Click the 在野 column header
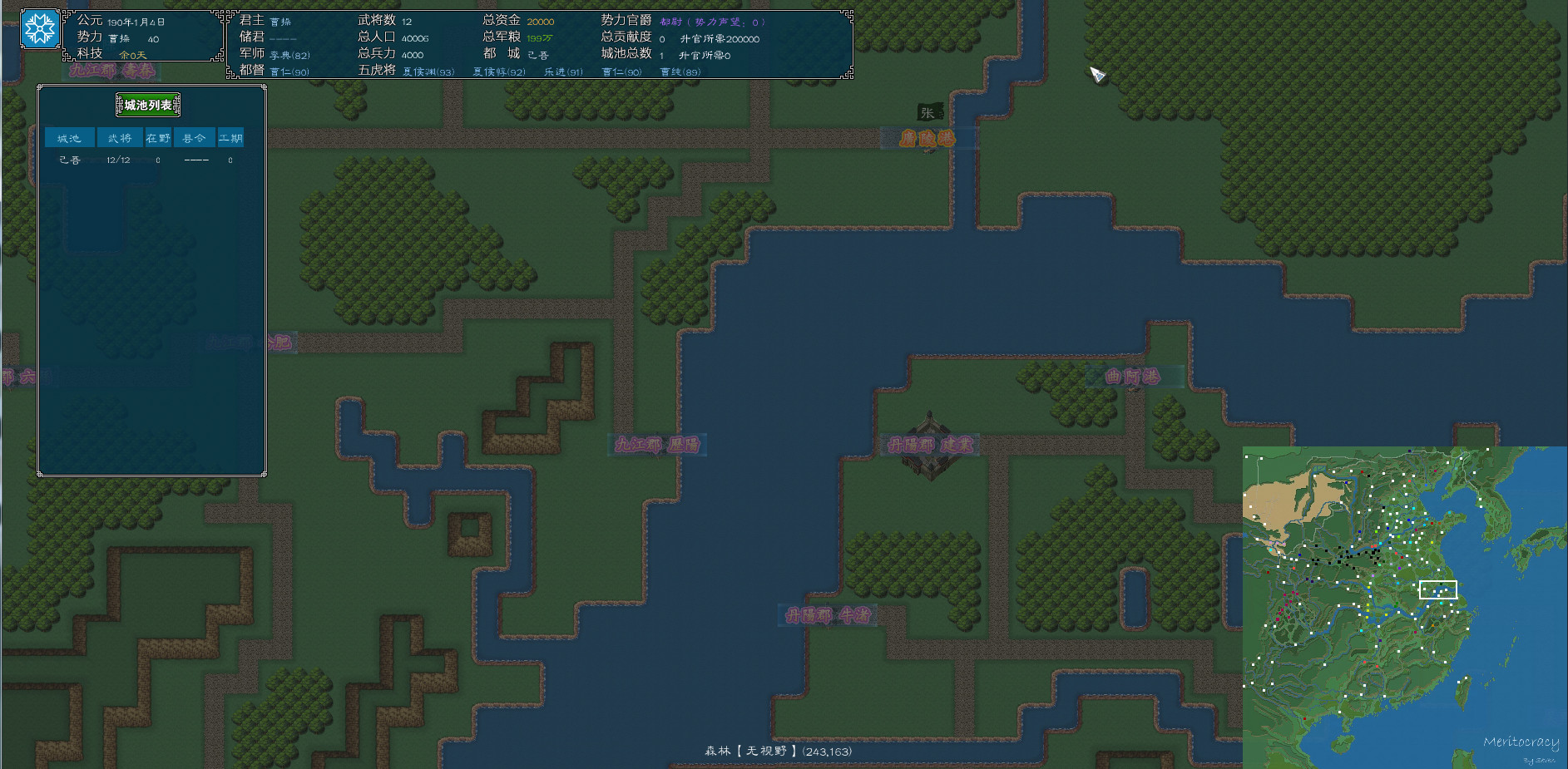 [156, 137]
